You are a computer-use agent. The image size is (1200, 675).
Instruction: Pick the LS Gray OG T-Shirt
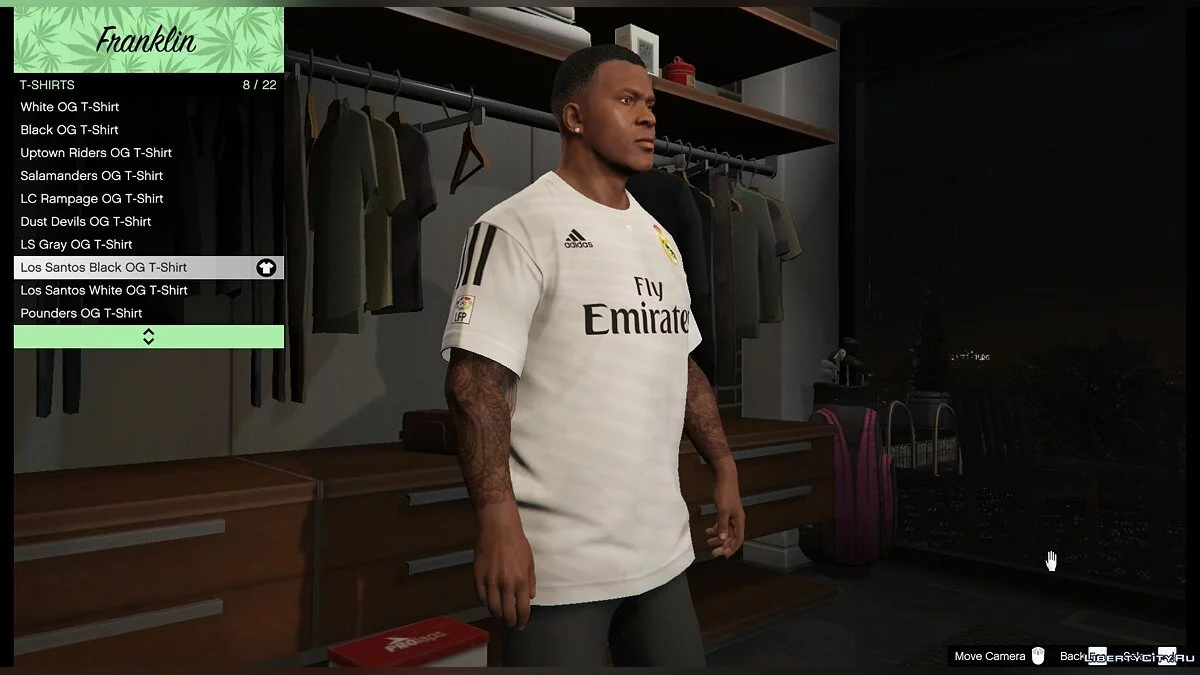click(x=76, y=245)
